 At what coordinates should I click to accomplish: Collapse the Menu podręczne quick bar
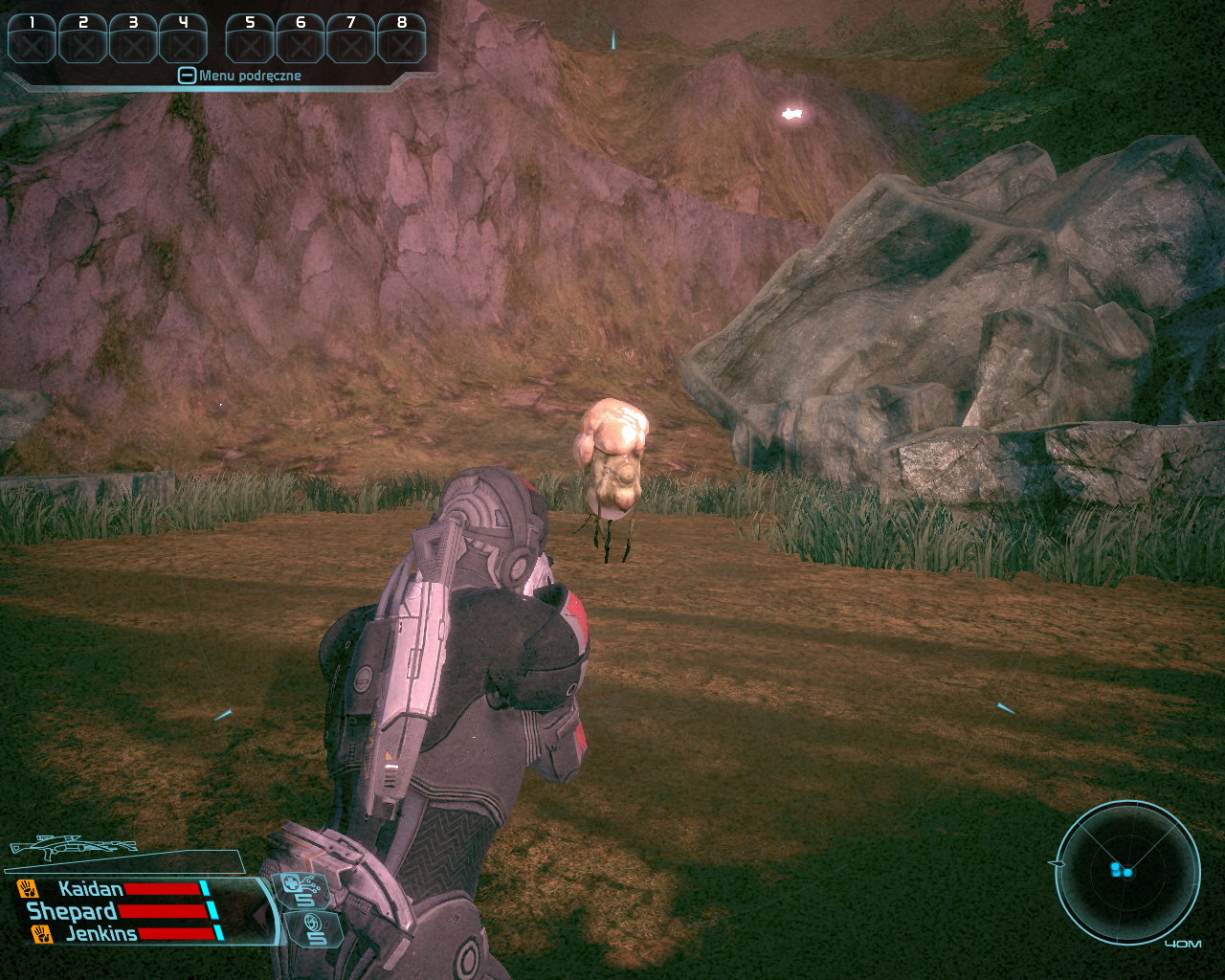187,76
